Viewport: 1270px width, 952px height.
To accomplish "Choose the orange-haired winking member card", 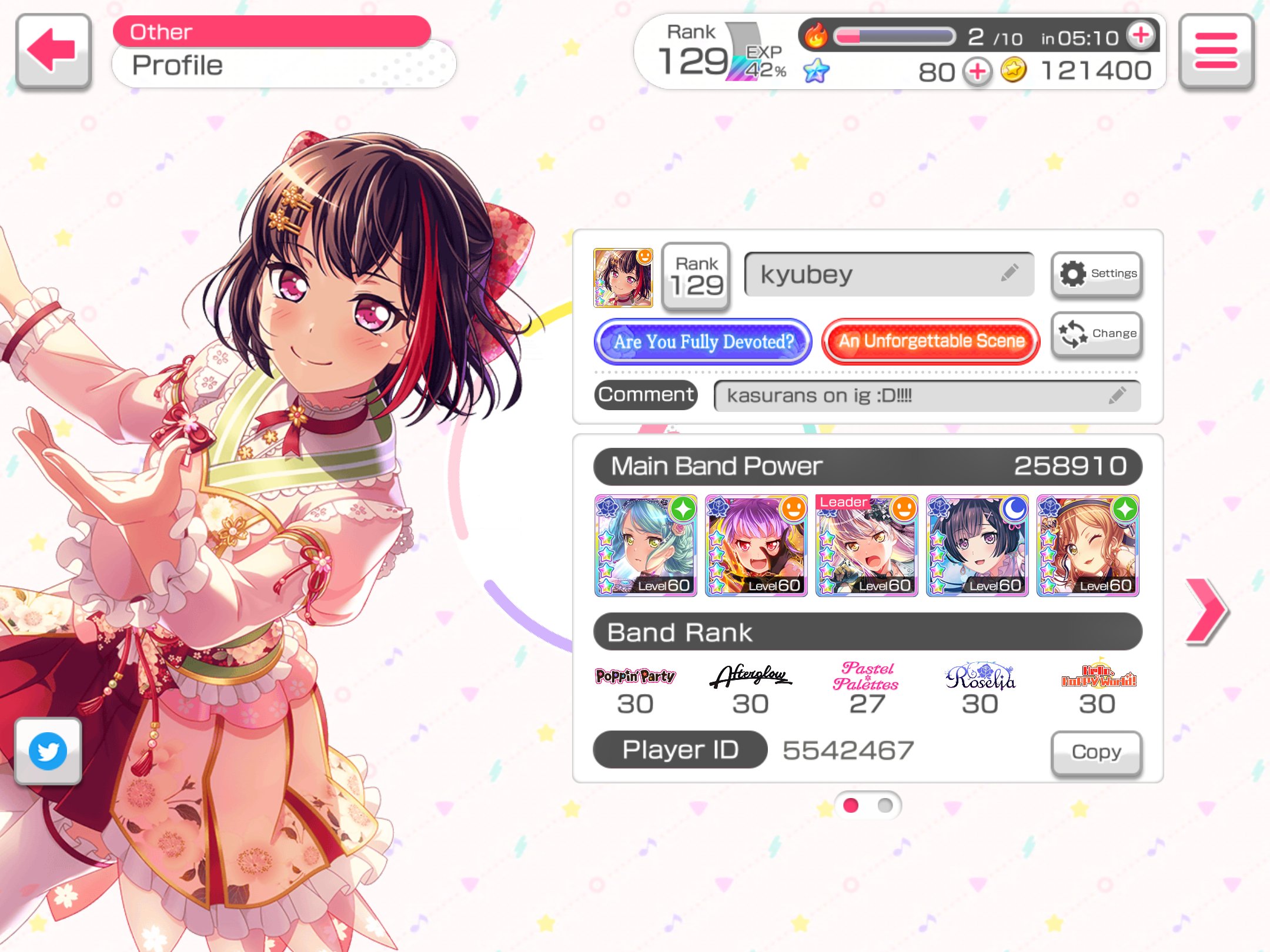I will 1088,545.
